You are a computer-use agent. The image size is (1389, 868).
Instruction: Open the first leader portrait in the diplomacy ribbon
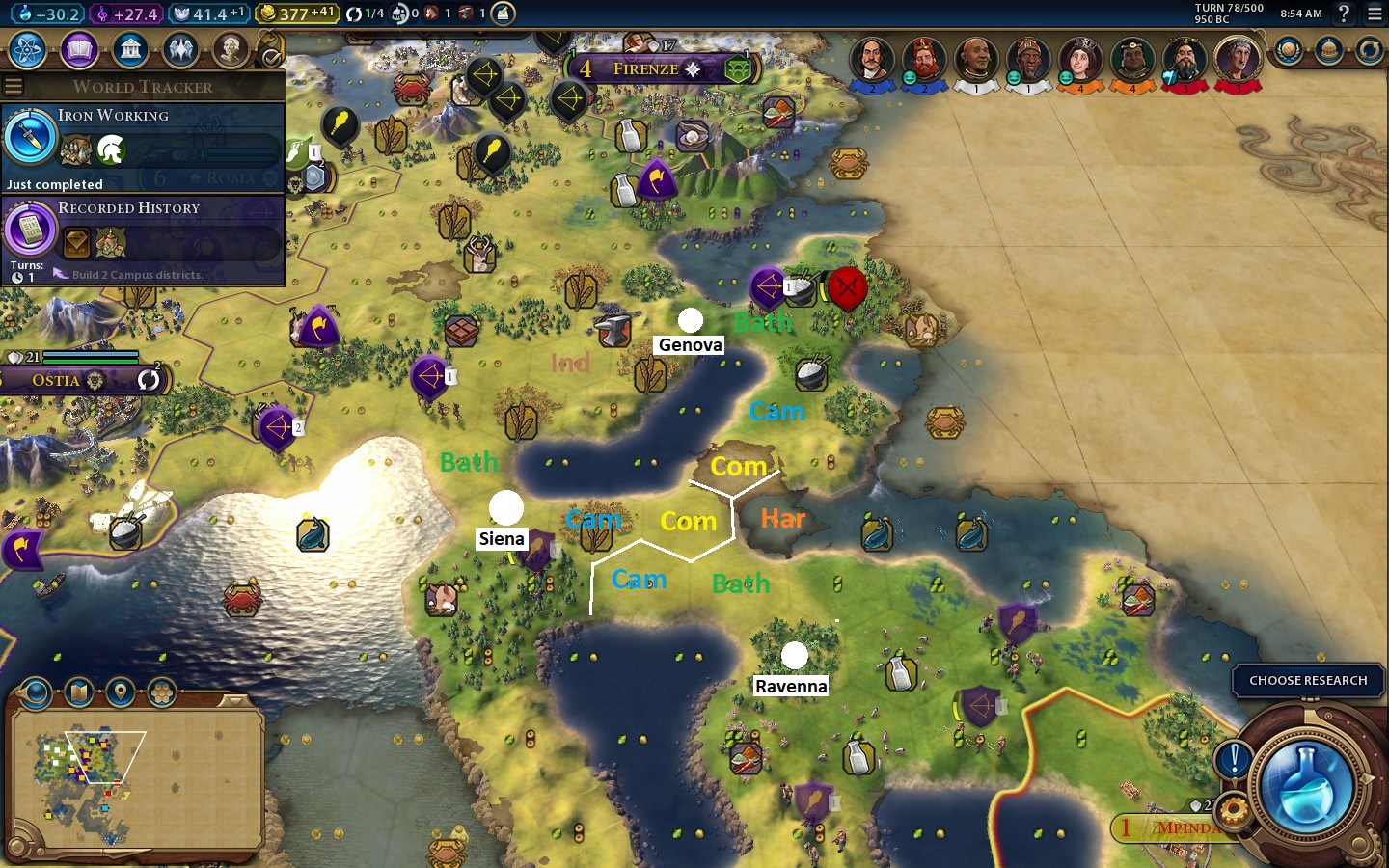(872, 60)
